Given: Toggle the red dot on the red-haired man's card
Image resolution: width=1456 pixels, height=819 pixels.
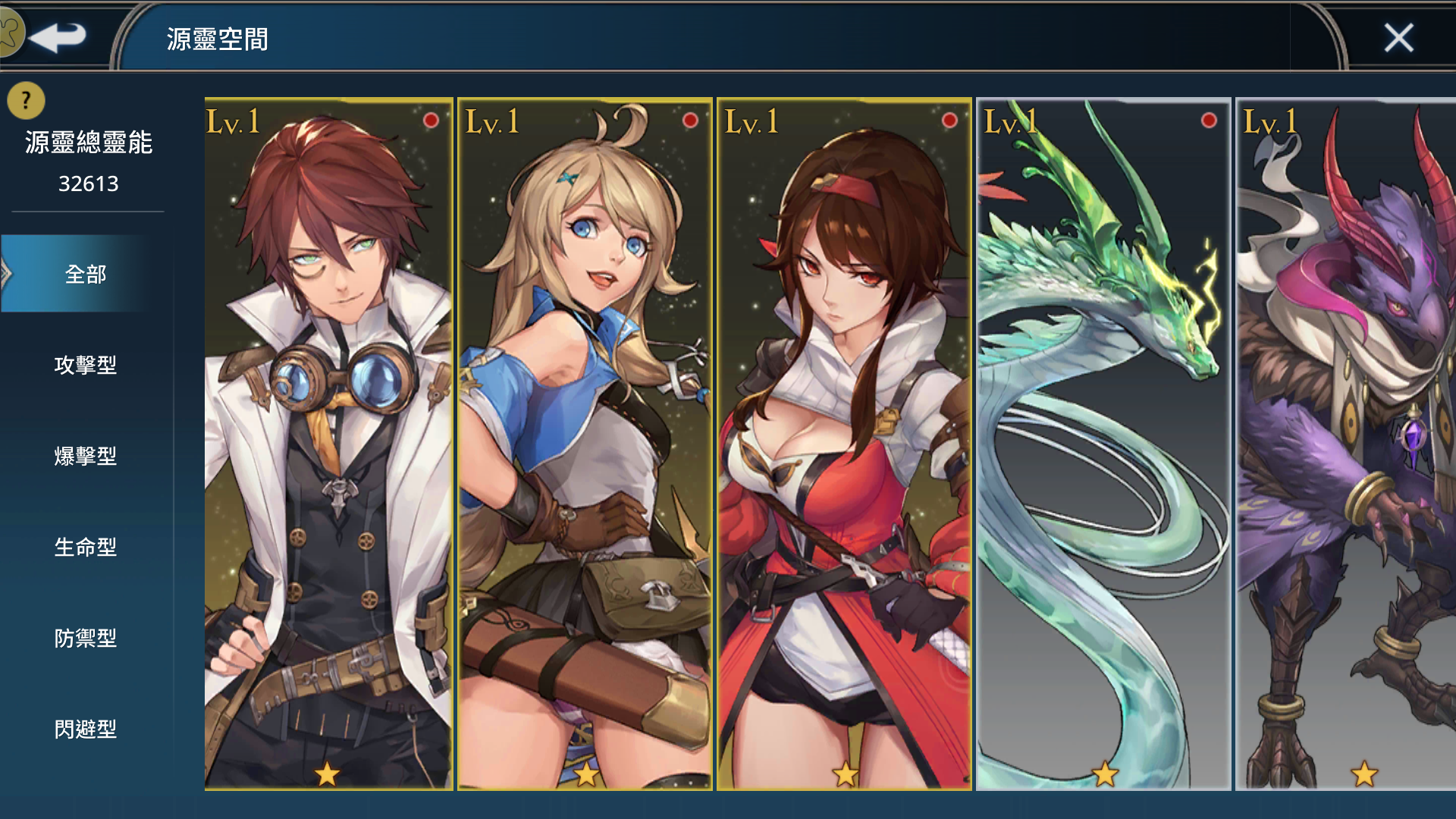Looking at the screenshot, I should click(x=430, y=120).
